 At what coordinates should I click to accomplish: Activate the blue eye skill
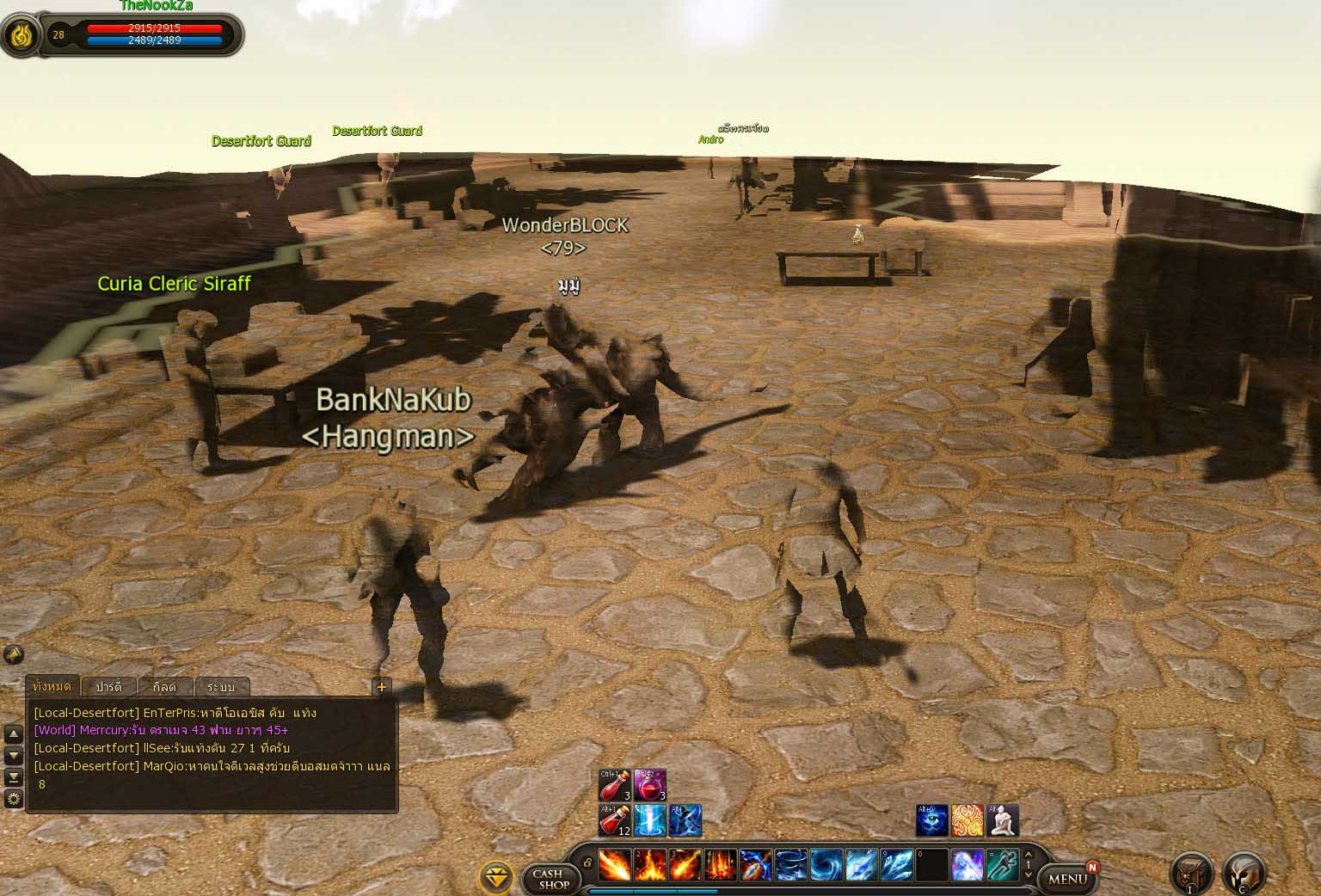coord(932,820)
